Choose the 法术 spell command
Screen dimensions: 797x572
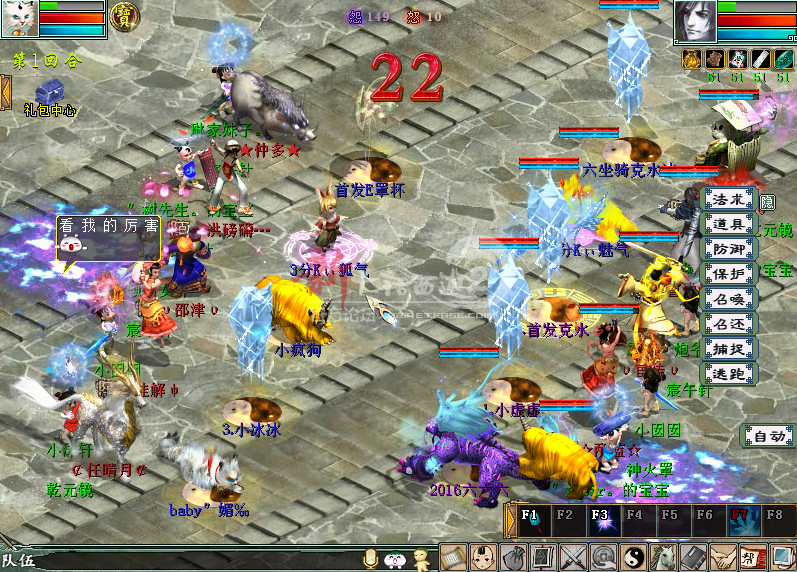coord(728,199)
